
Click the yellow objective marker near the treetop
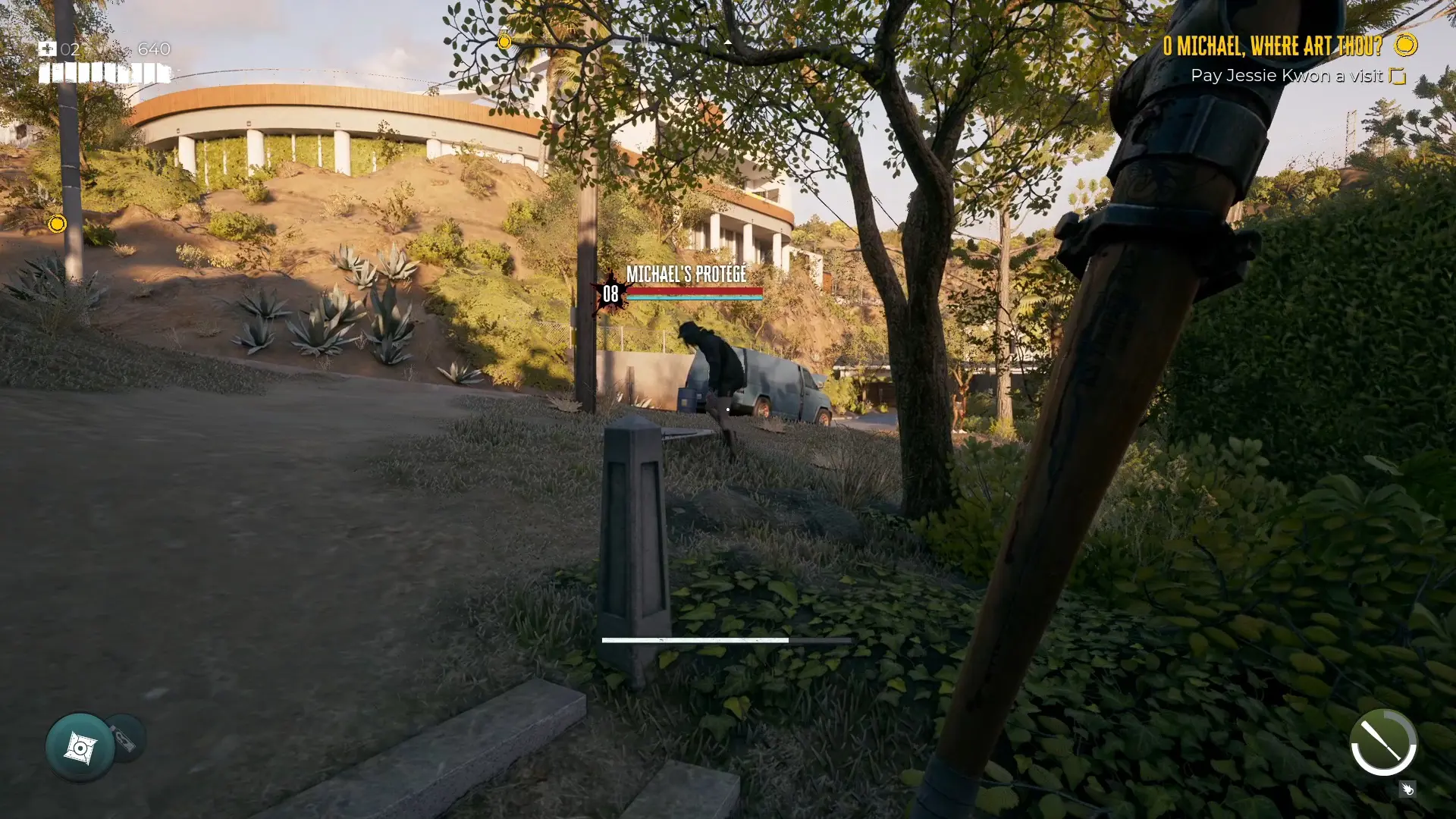pyautogui.click(x=505, y=42)
